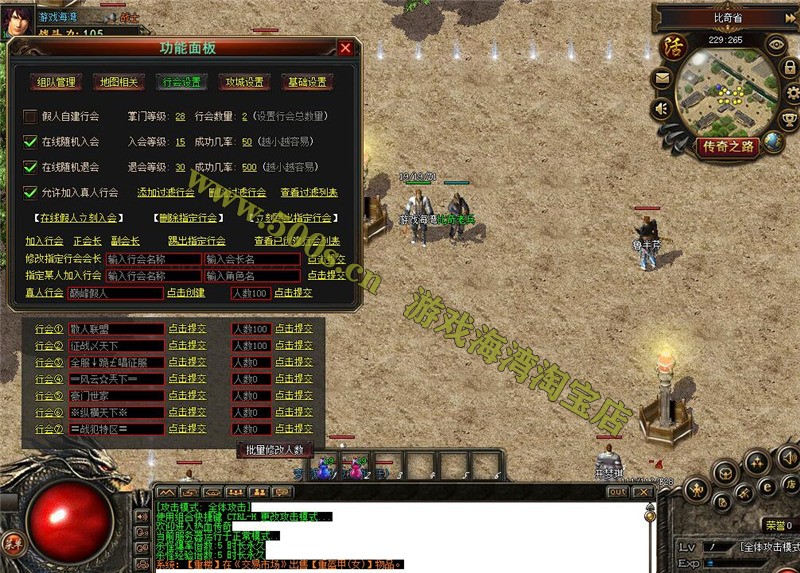This screenshot has height=573, width=800.
Task: Toggle the sound speaker icon
Action: pyautogui.click(x=662, y=108)
